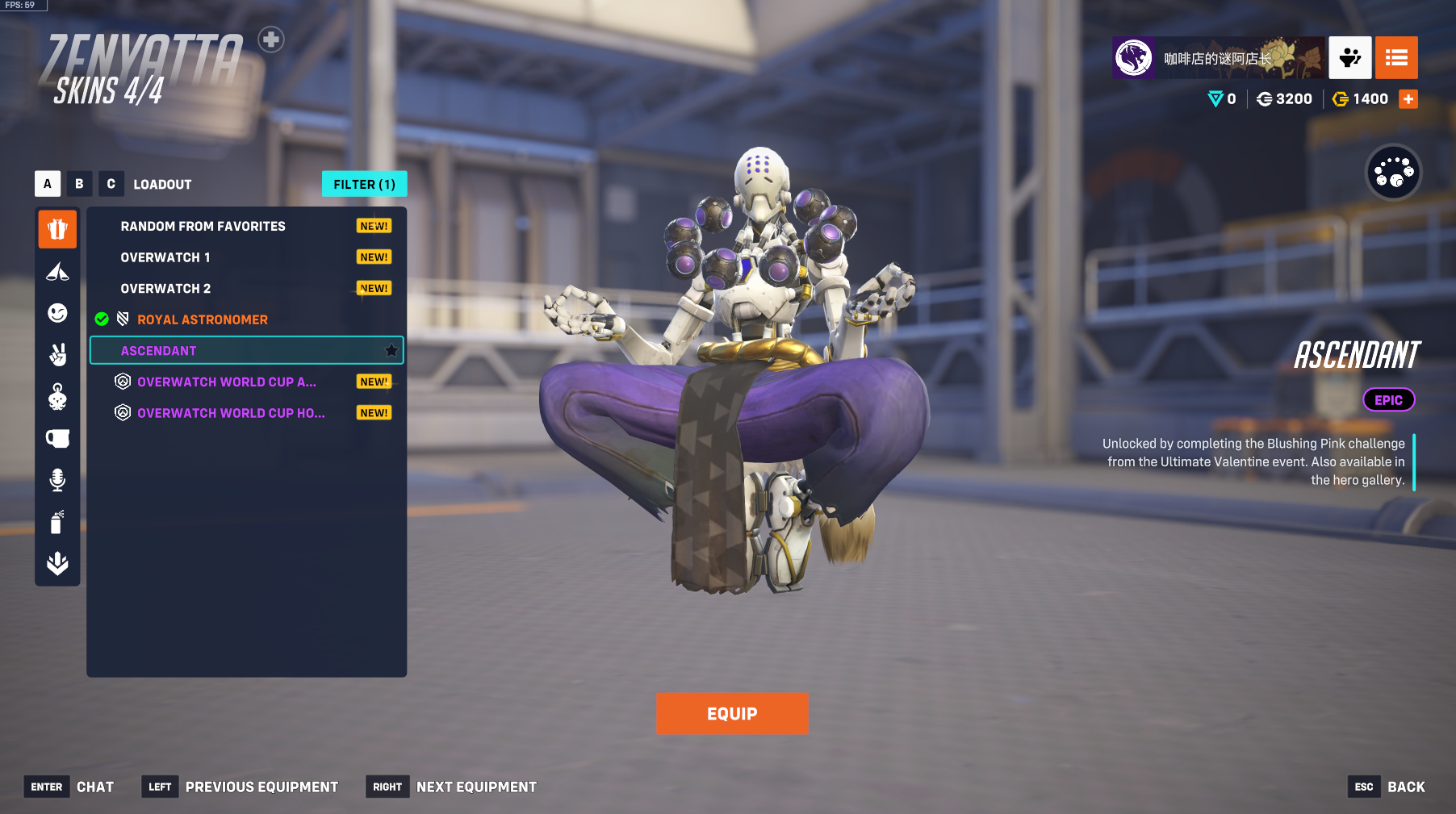Image resolution: width=1456 pixels, height=814 pixels.
Task: Switch to loadout A
Action: (48, 184)
